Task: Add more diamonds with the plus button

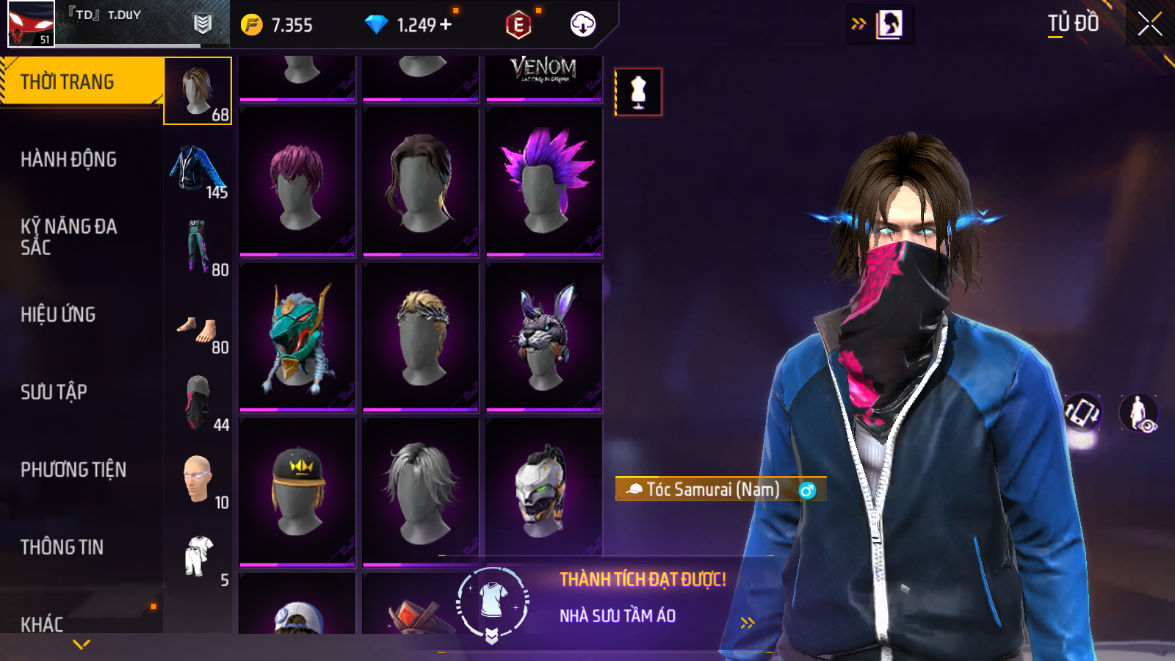Action: (x=446, y=25)
